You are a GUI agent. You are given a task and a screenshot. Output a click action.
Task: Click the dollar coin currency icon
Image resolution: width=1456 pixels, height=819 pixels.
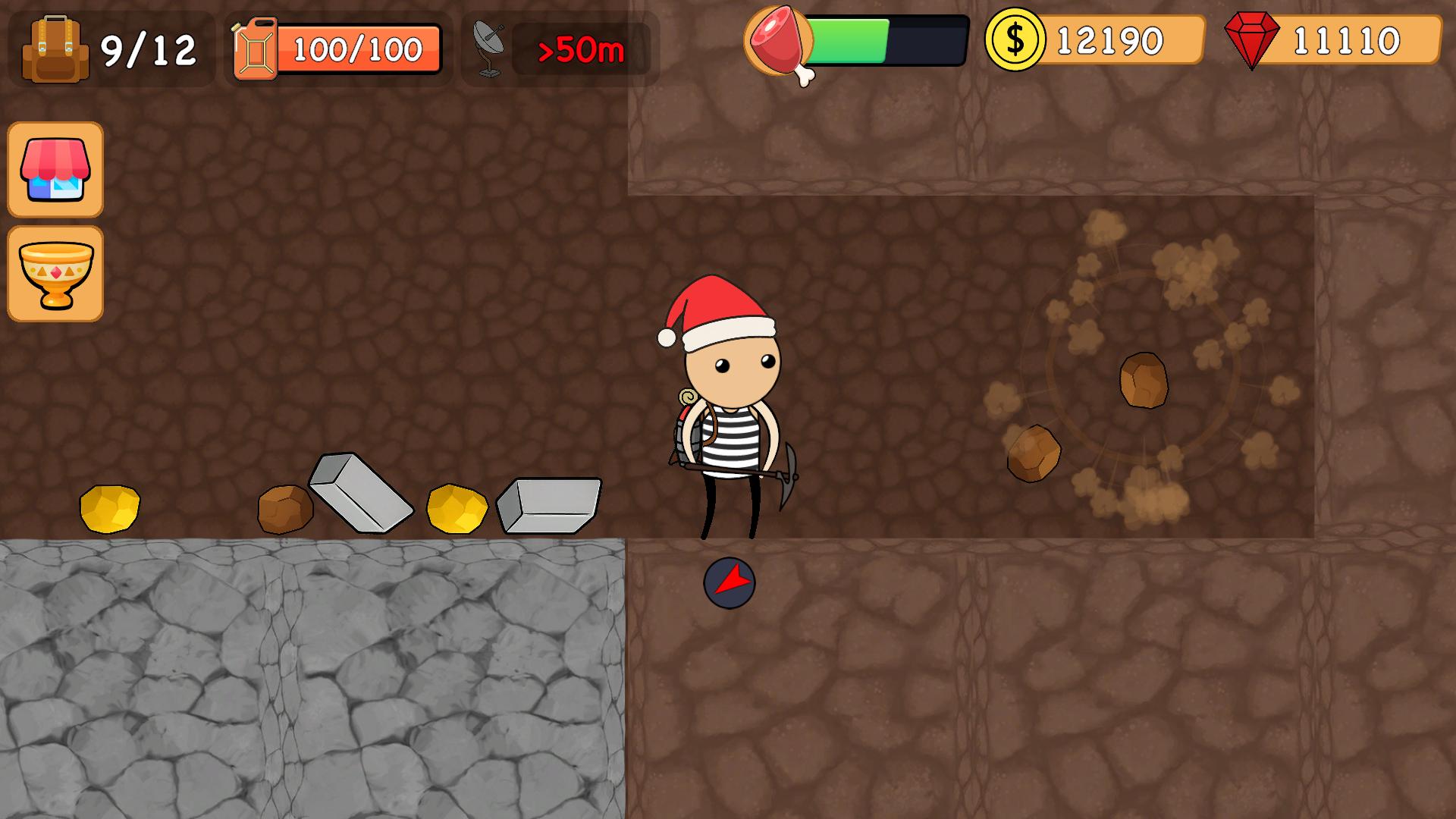coord(1014,42)
